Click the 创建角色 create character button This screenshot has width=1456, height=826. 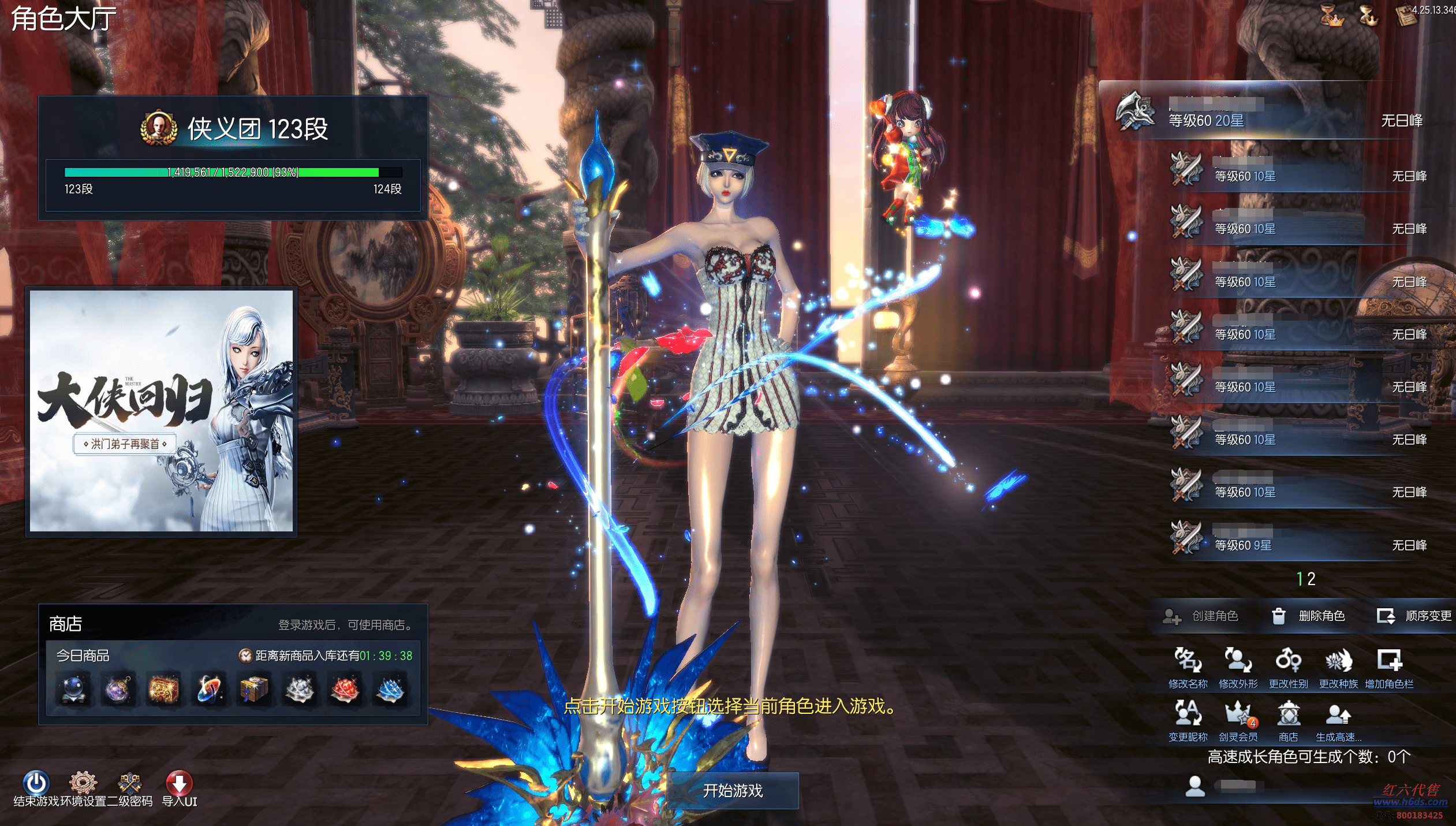1201,616
